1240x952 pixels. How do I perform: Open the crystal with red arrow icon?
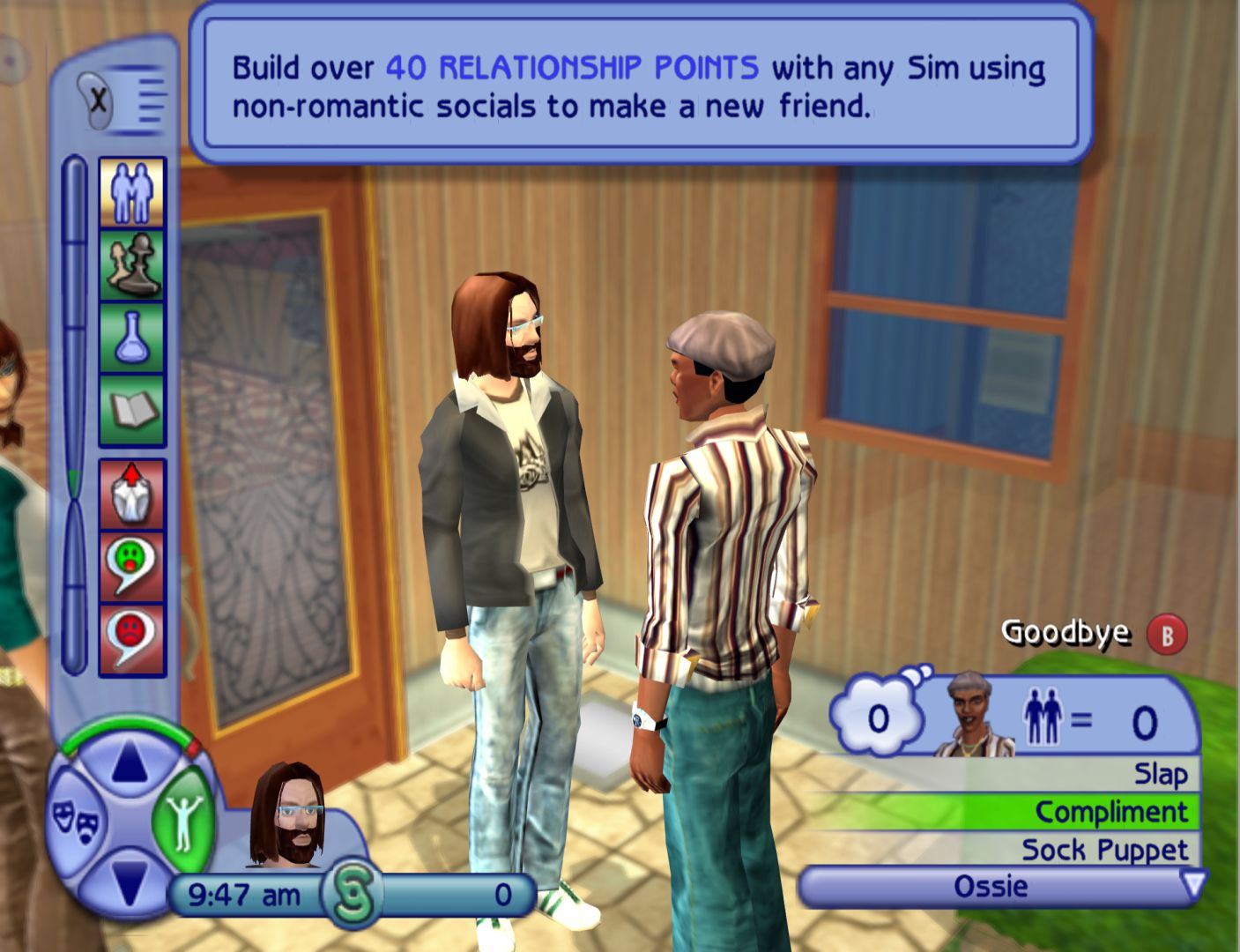132,494
